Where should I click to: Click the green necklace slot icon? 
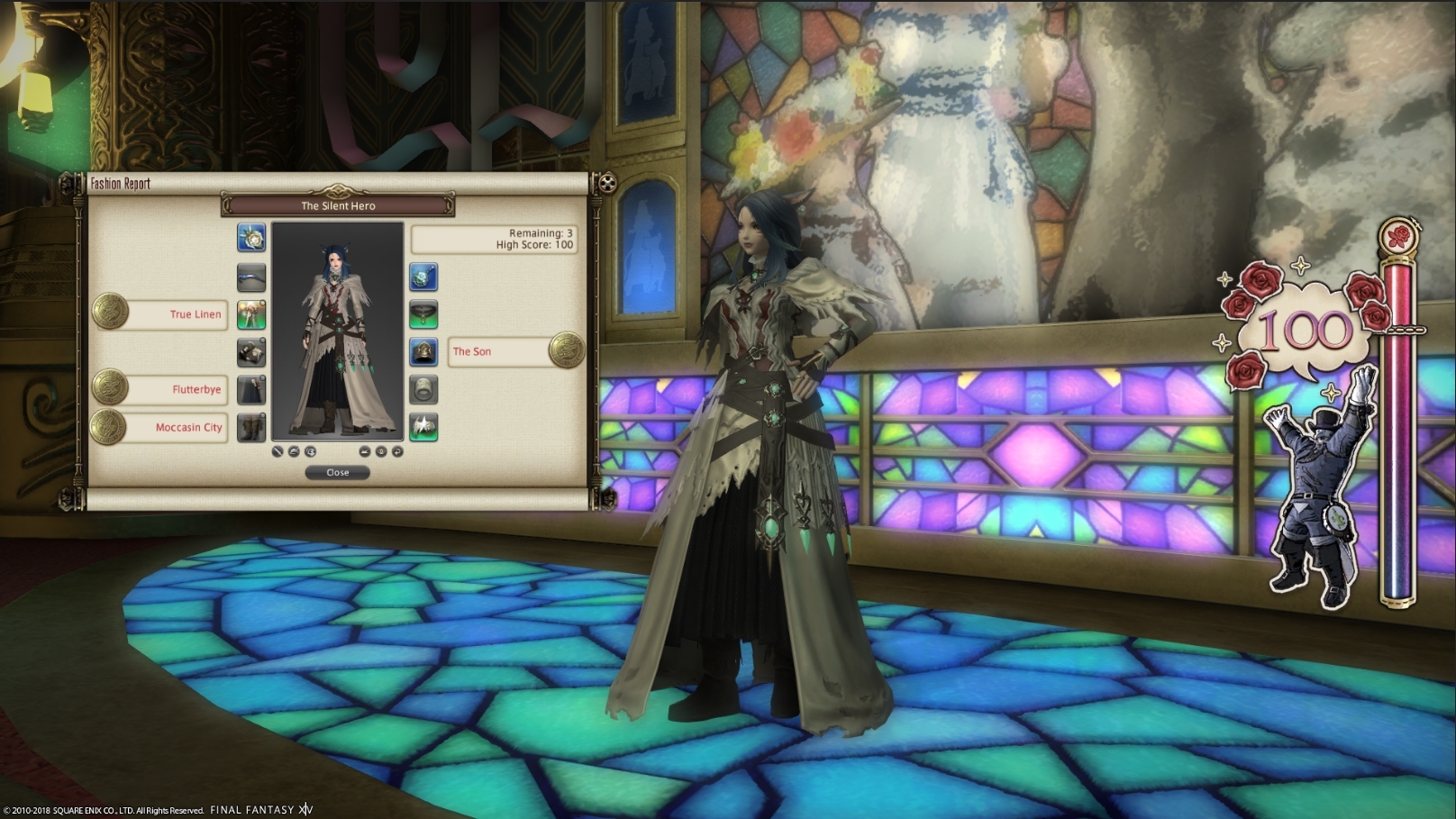click(423, 315)
